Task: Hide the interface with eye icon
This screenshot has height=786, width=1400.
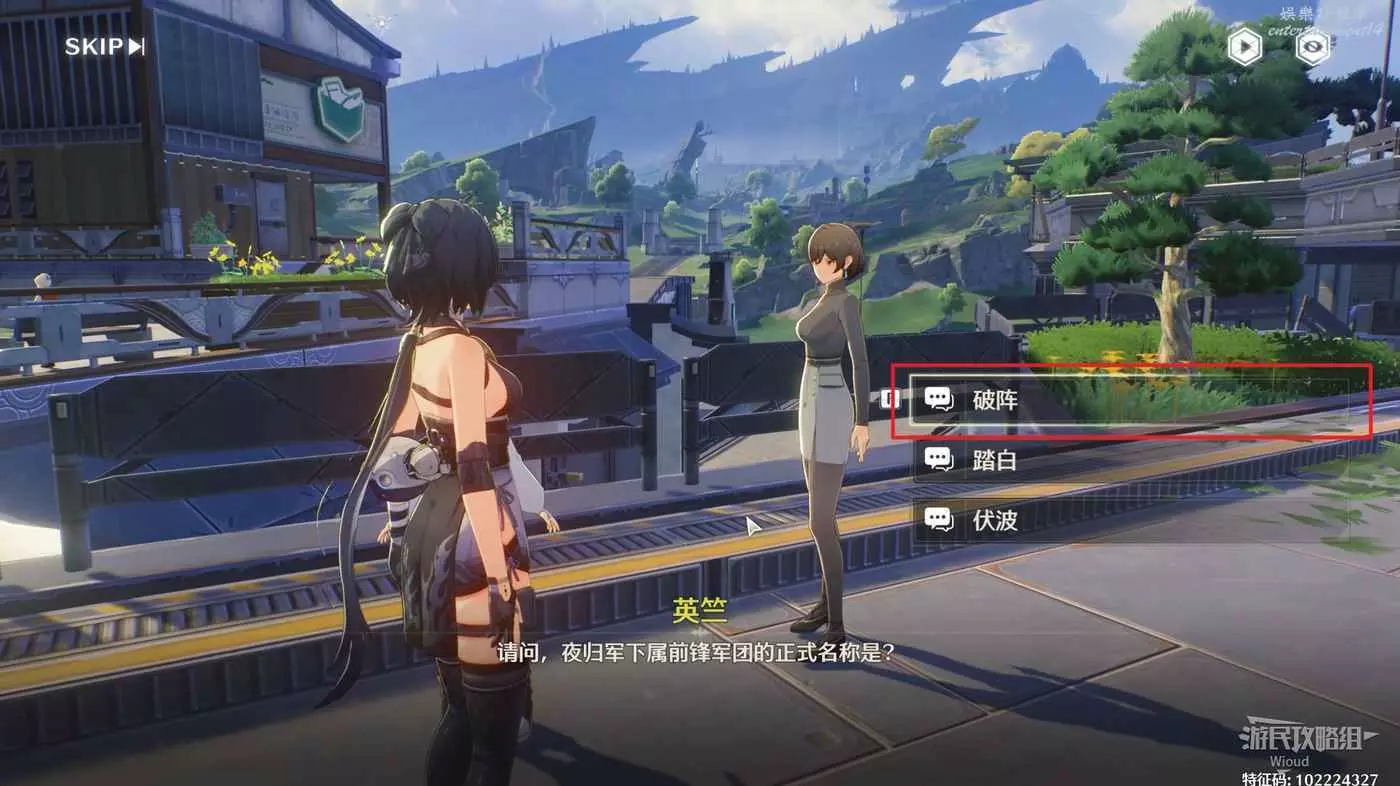Action: (x=1313, y=47)
